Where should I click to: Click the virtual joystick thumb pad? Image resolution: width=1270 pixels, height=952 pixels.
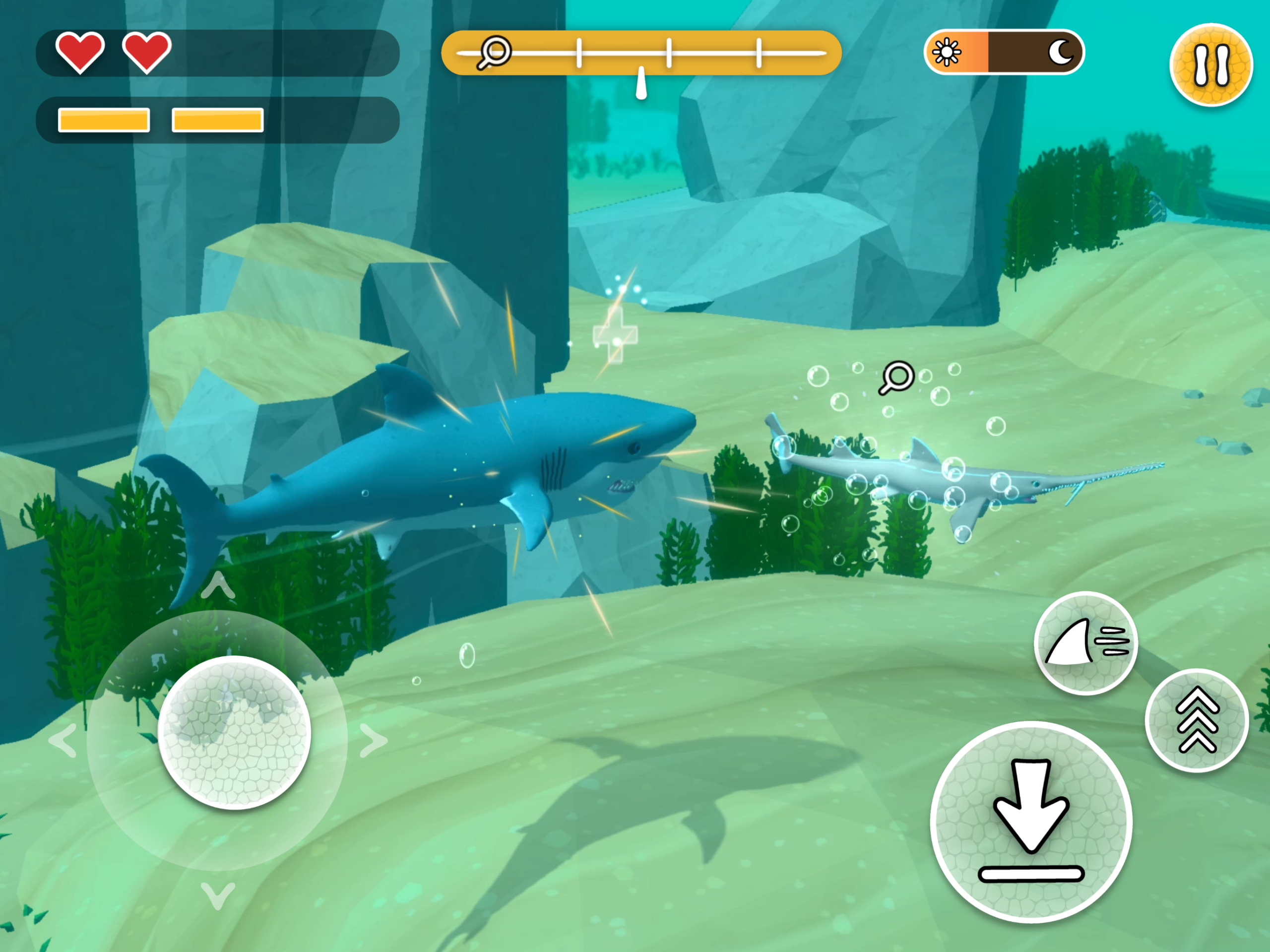coord(234,733)
